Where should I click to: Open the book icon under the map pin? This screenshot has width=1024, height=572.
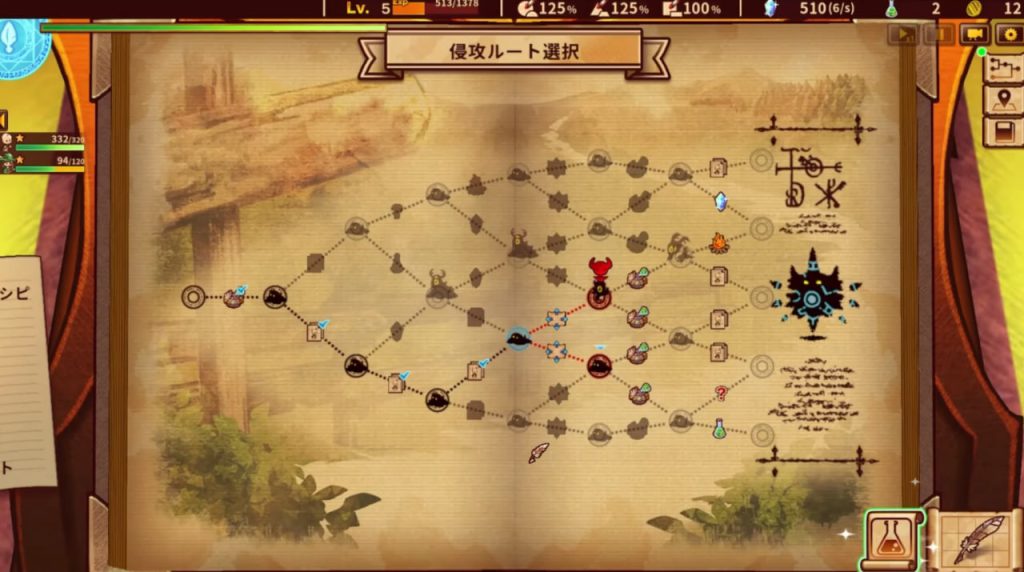[x=1003, y=131]
